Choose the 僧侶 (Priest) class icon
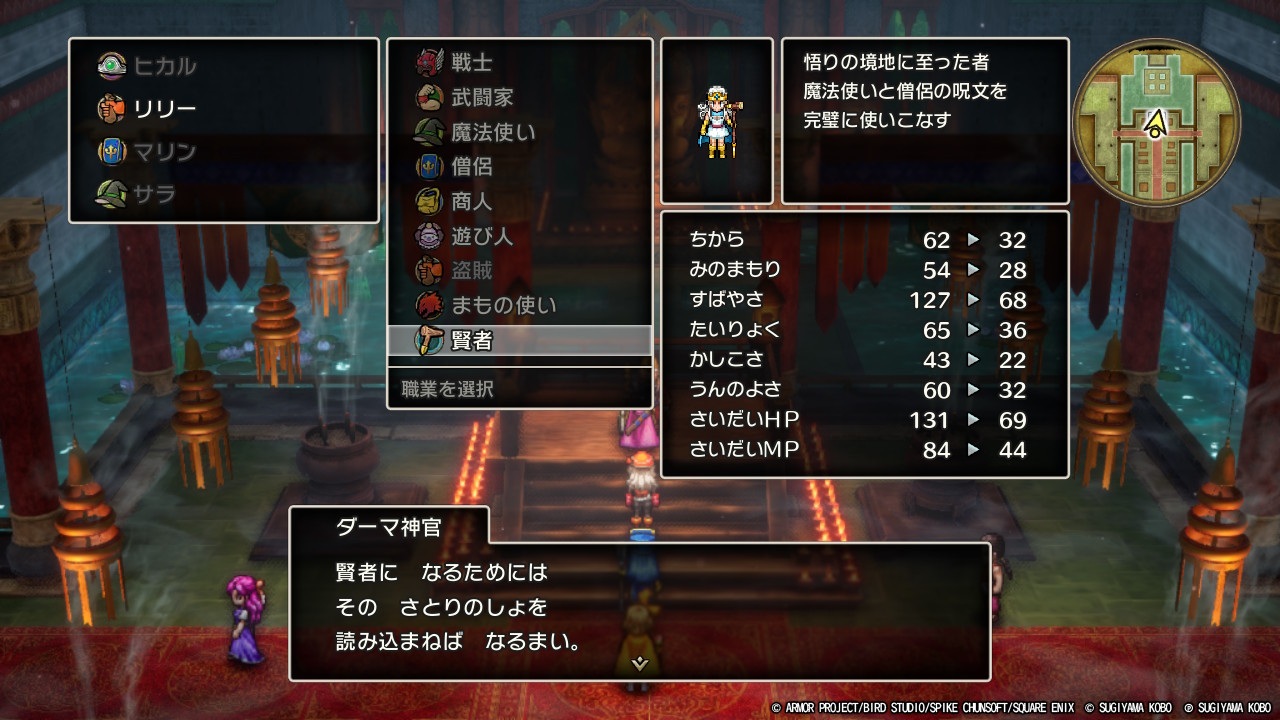The width and height of the screenshot is (1280, 720). pyautogui.click(x=430, y=166)
